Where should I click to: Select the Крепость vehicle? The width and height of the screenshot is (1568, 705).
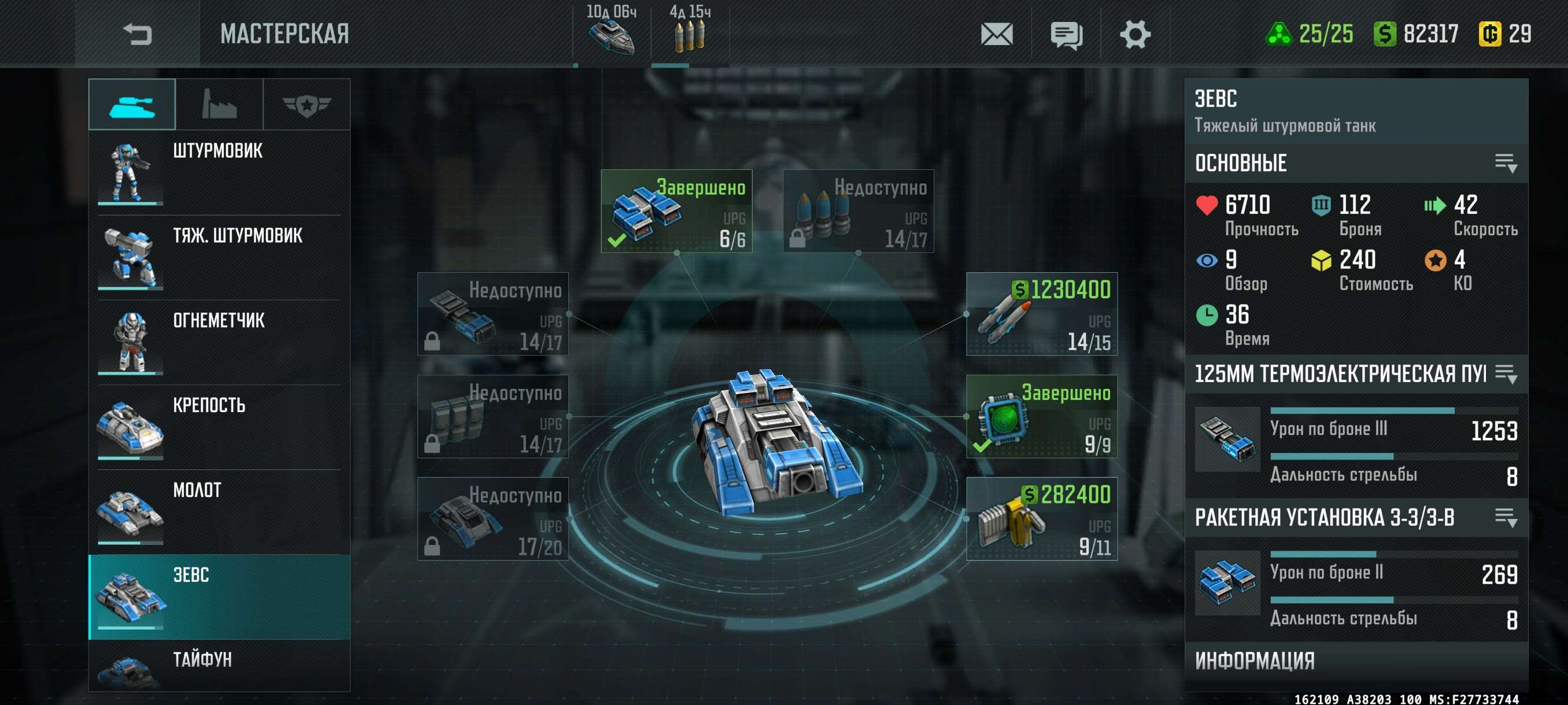coord(219,426)
